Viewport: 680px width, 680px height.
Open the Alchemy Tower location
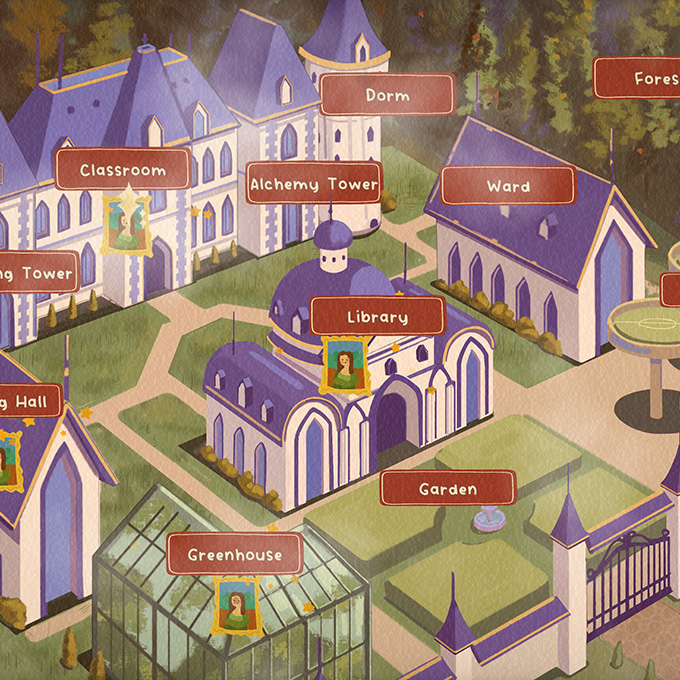pyautogui.click(x=313, y=184)
